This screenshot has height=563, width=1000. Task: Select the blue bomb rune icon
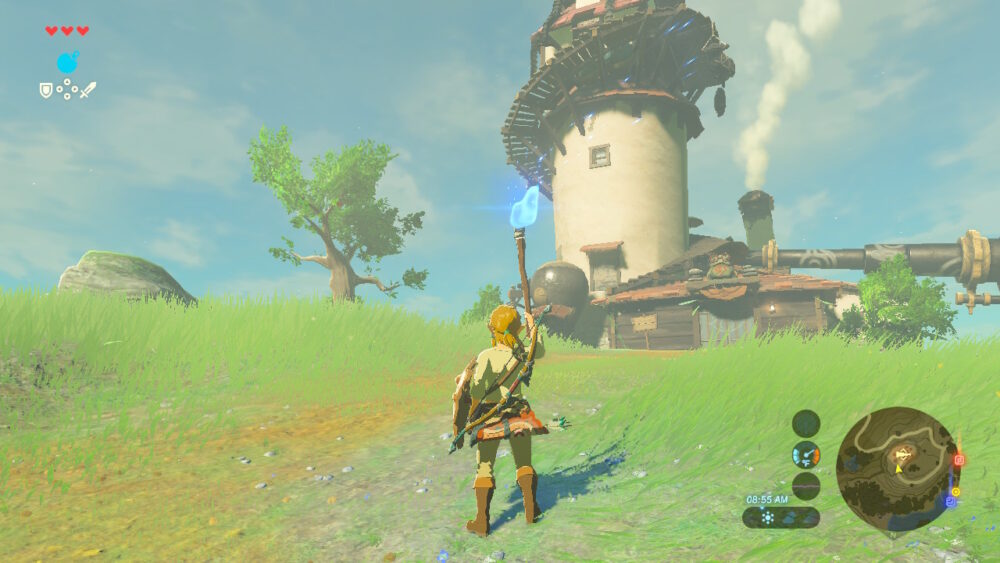coord(67,63)
